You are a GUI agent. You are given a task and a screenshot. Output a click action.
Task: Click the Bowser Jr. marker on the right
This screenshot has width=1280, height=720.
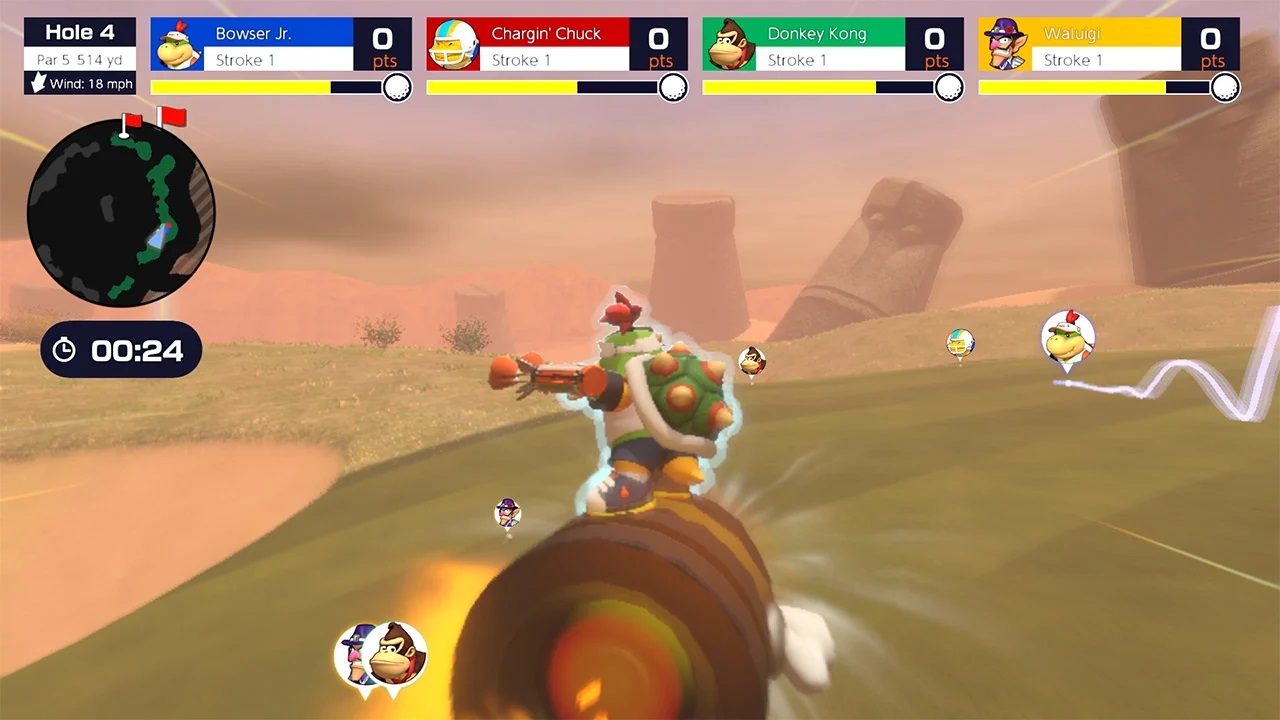[x=1068, y=338]
